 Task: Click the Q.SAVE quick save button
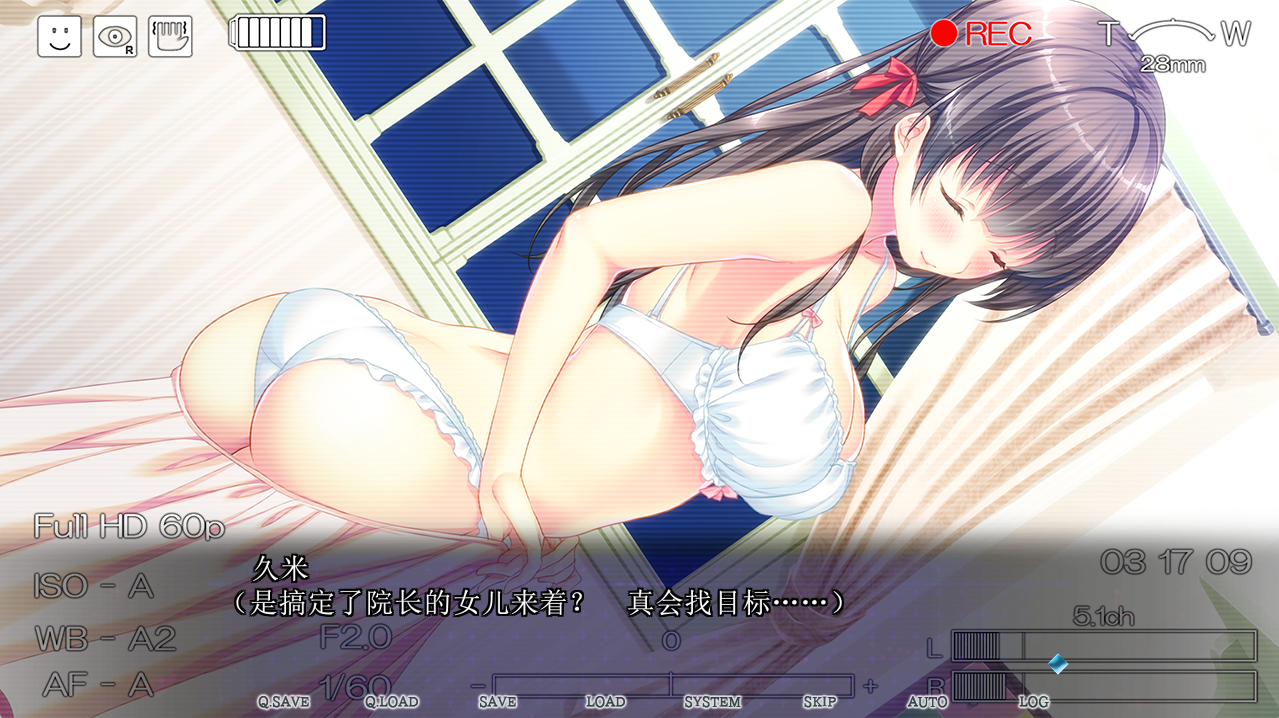coord(284,702)
